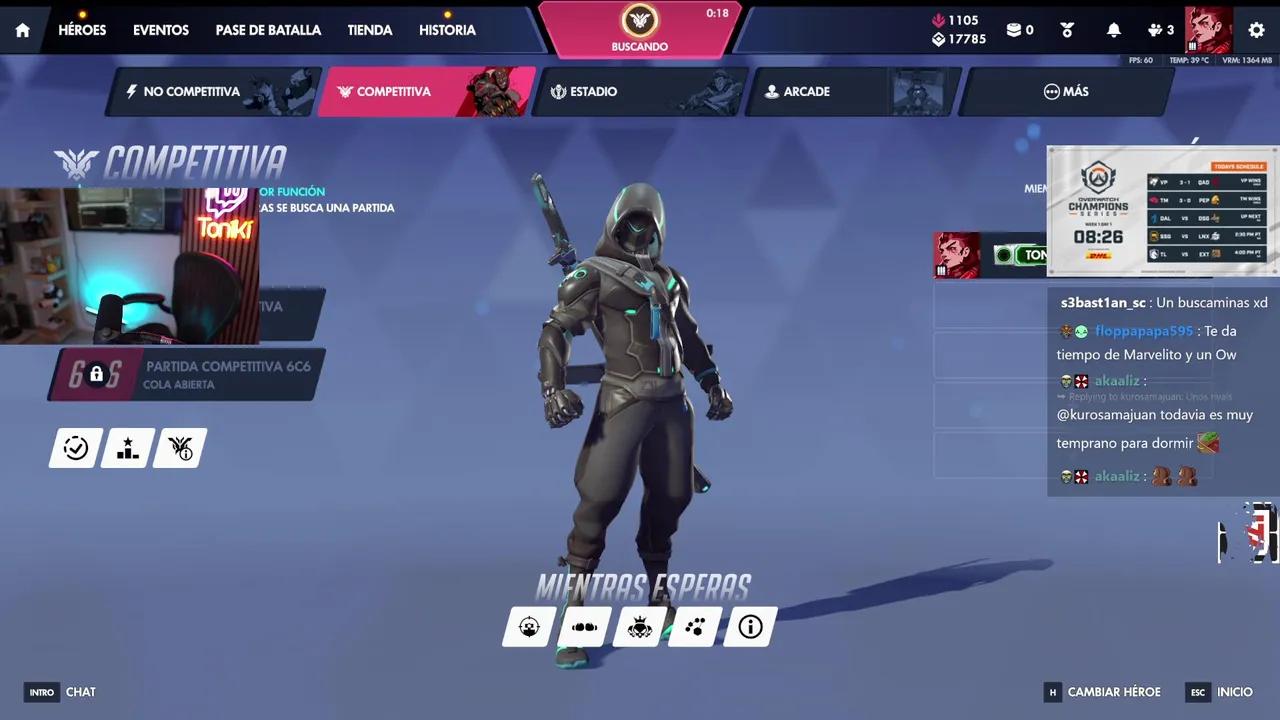Switch to the ESTADIO tab
1280x720 pixels.
point(593,91)
